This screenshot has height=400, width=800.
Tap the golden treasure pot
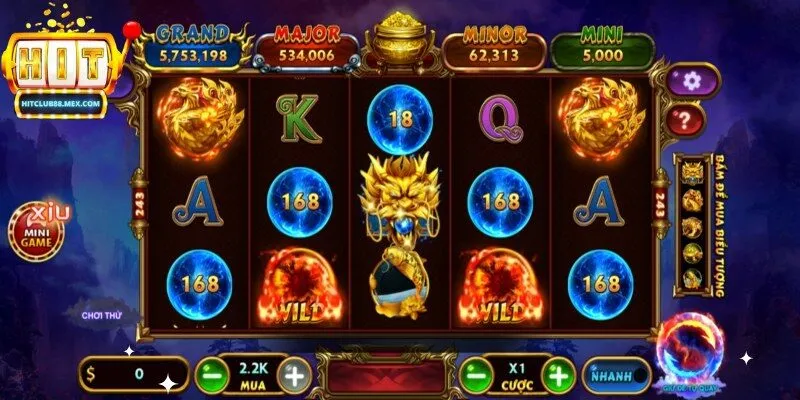(x=397, y=44)
